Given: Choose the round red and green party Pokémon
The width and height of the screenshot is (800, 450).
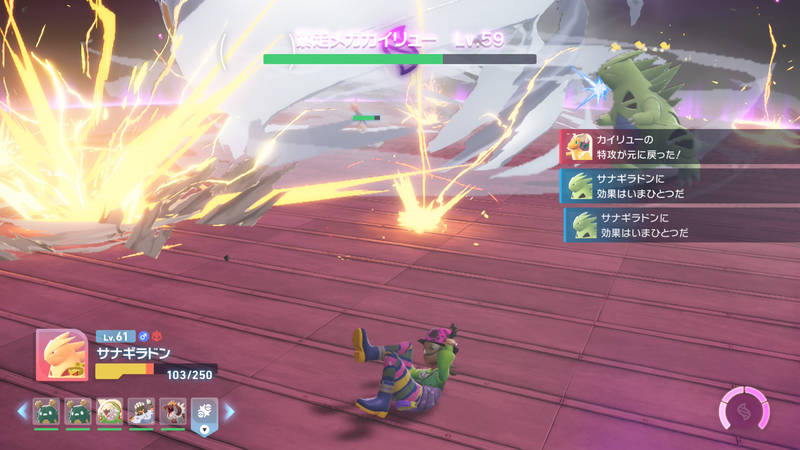Looking at the screenshot, I should [110, 411].
